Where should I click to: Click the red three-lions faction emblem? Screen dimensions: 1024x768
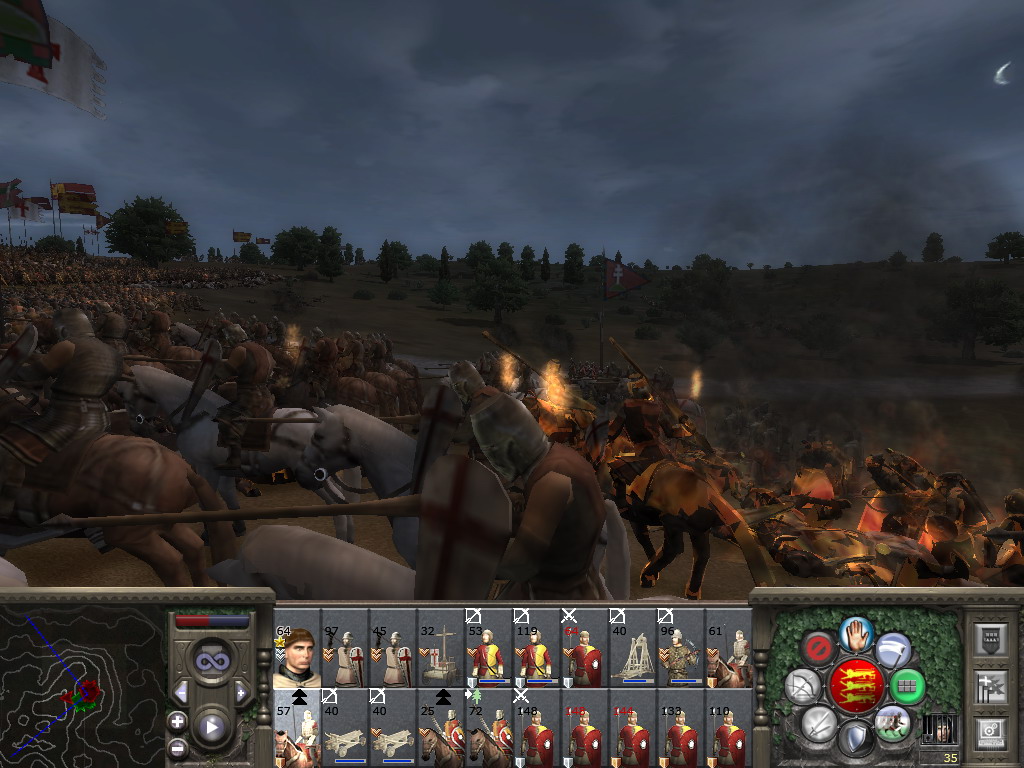pyautogui.click(x=855, y=686)
